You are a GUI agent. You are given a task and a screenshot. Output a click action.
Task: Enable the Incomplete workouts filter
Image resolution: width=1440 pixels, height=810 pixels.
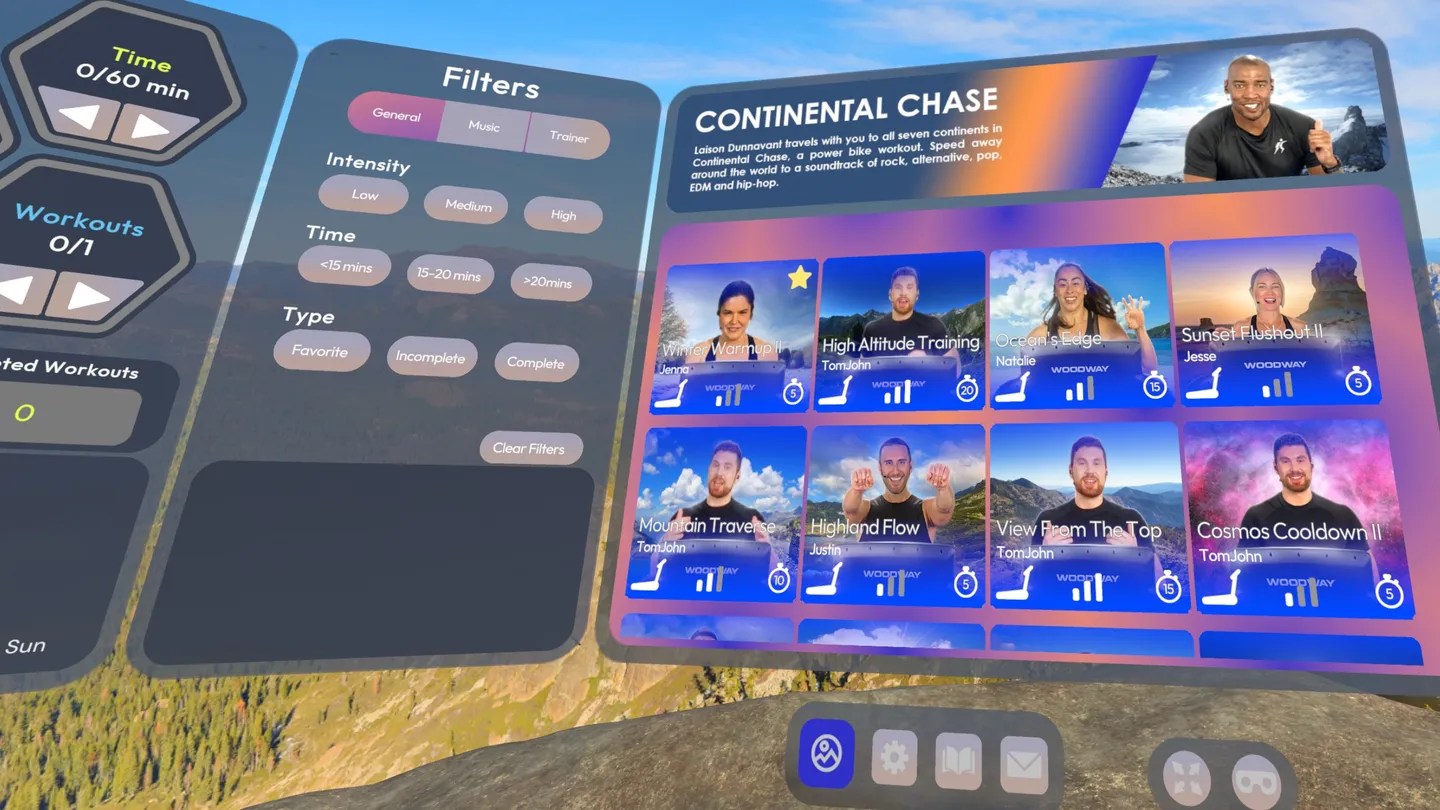[432, 357]
